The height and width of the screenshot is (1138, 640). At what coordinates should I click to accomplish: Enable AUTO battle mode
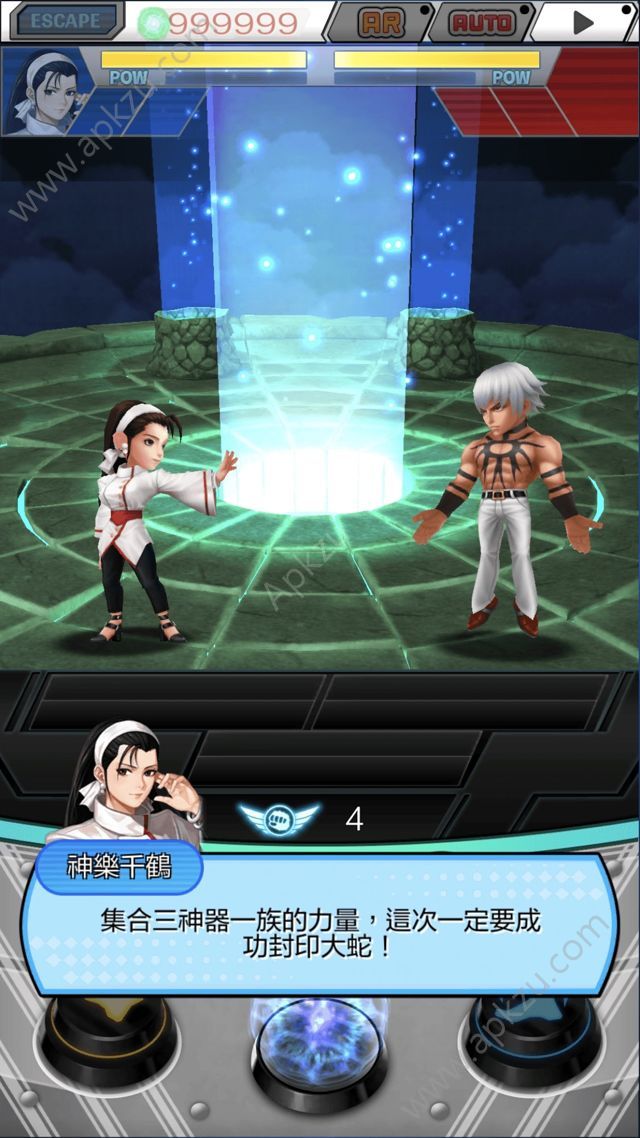pos(482,21)
